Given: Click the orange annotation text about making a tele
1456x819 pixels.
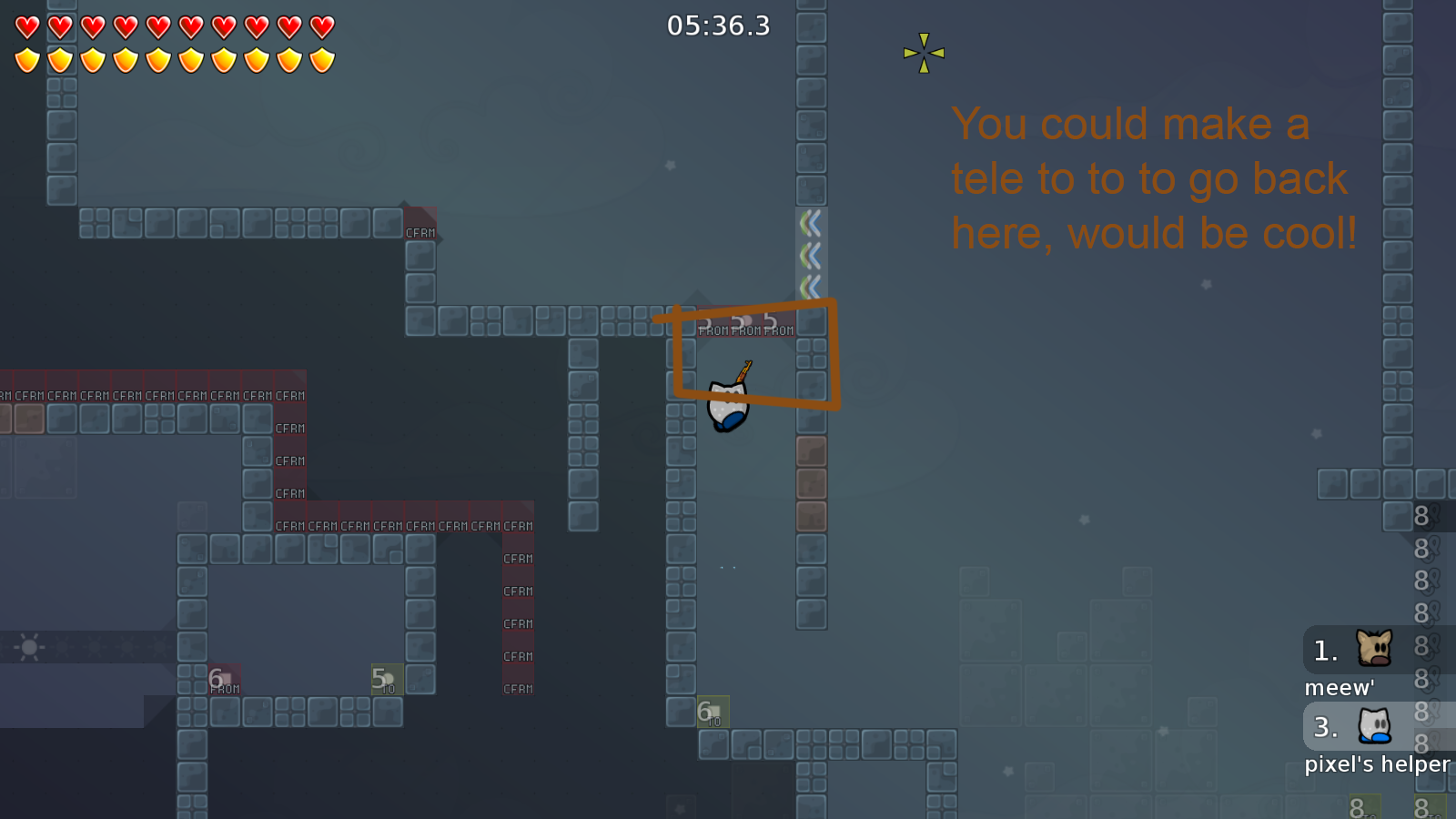Looking at the screenshot, I should (1151, 178).
